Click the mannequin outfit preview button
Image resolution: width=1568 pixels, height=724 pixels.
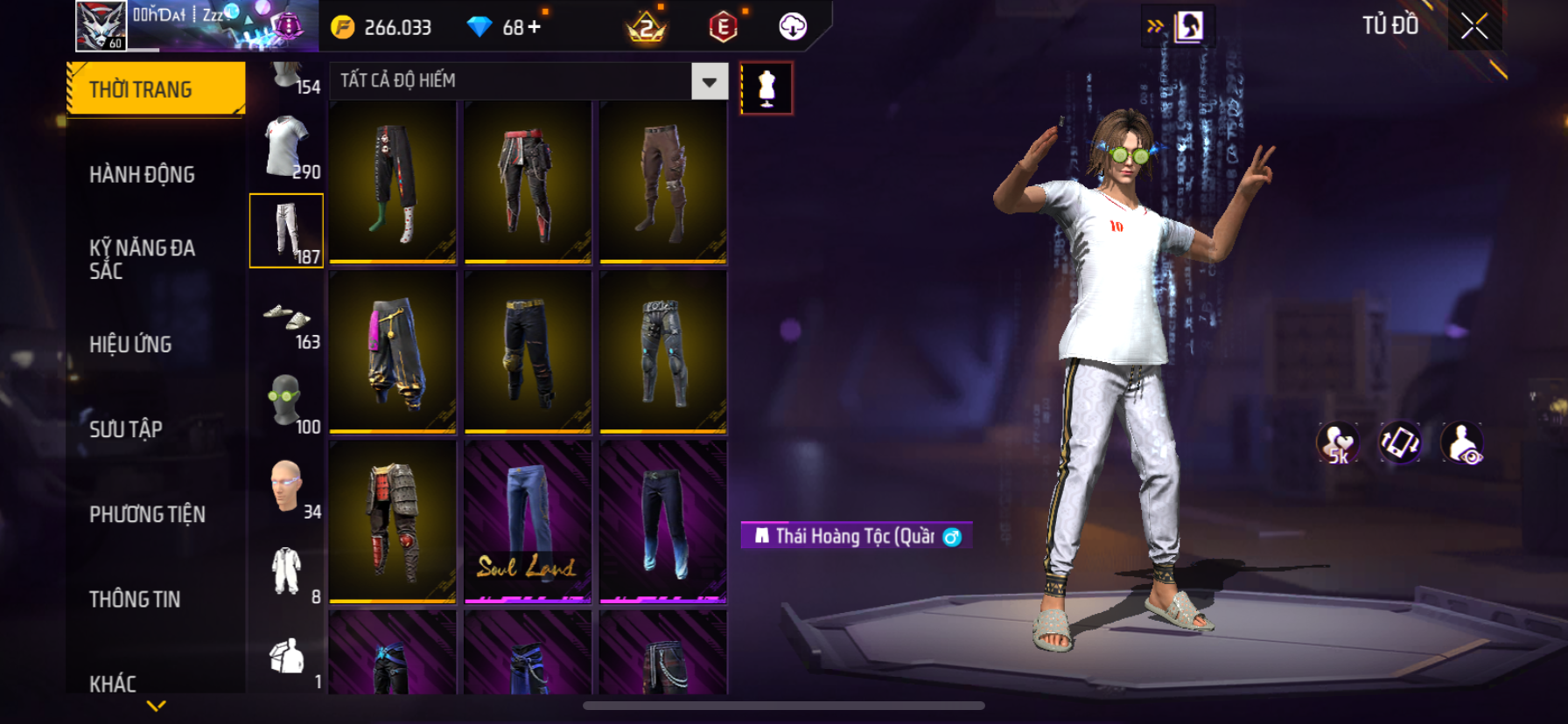tap(766, 88)
